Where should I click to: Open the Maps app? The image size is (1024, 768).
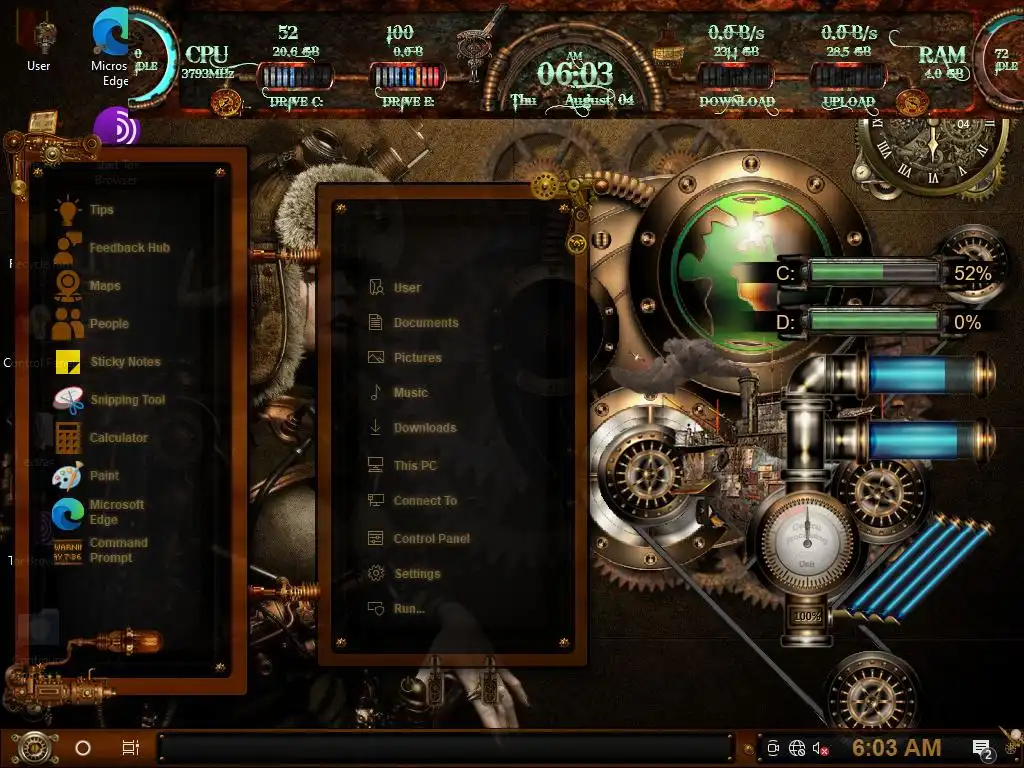tap(104, 286)
